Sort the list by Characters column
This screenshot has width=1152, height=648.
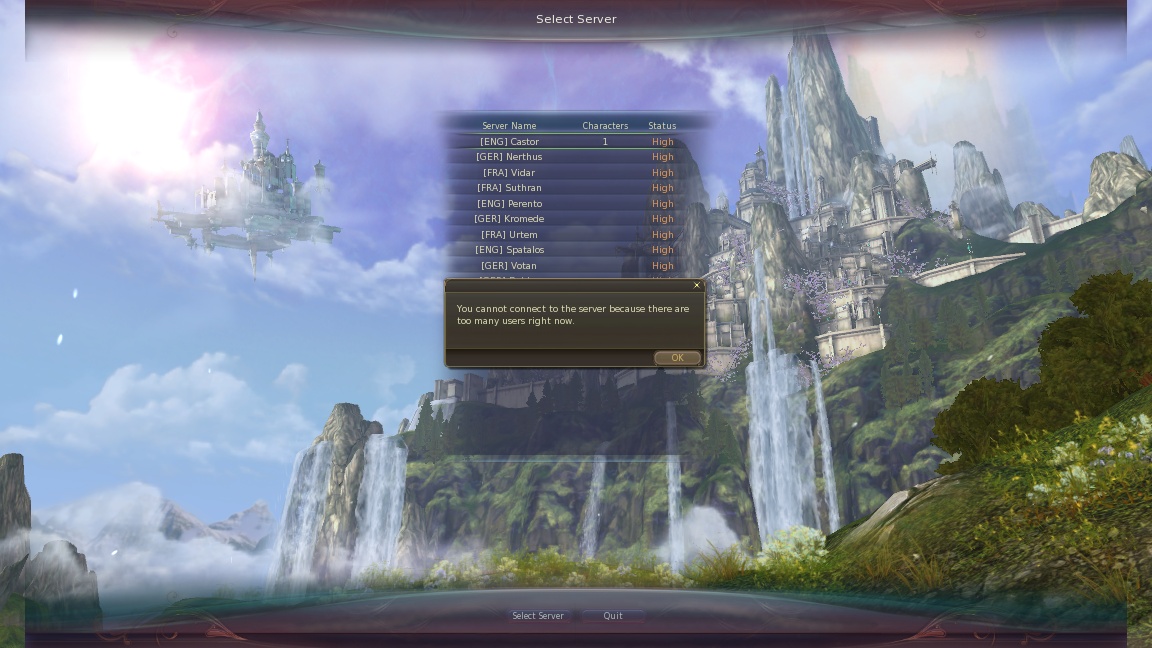pos(605,126)
